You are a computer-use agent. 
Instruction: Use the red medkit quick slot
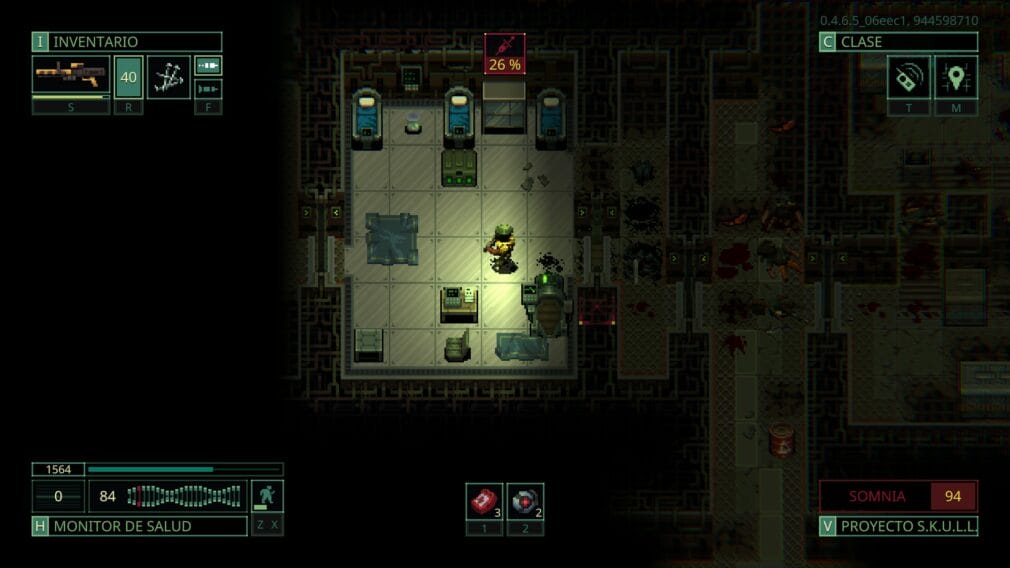tap(484, 501)
